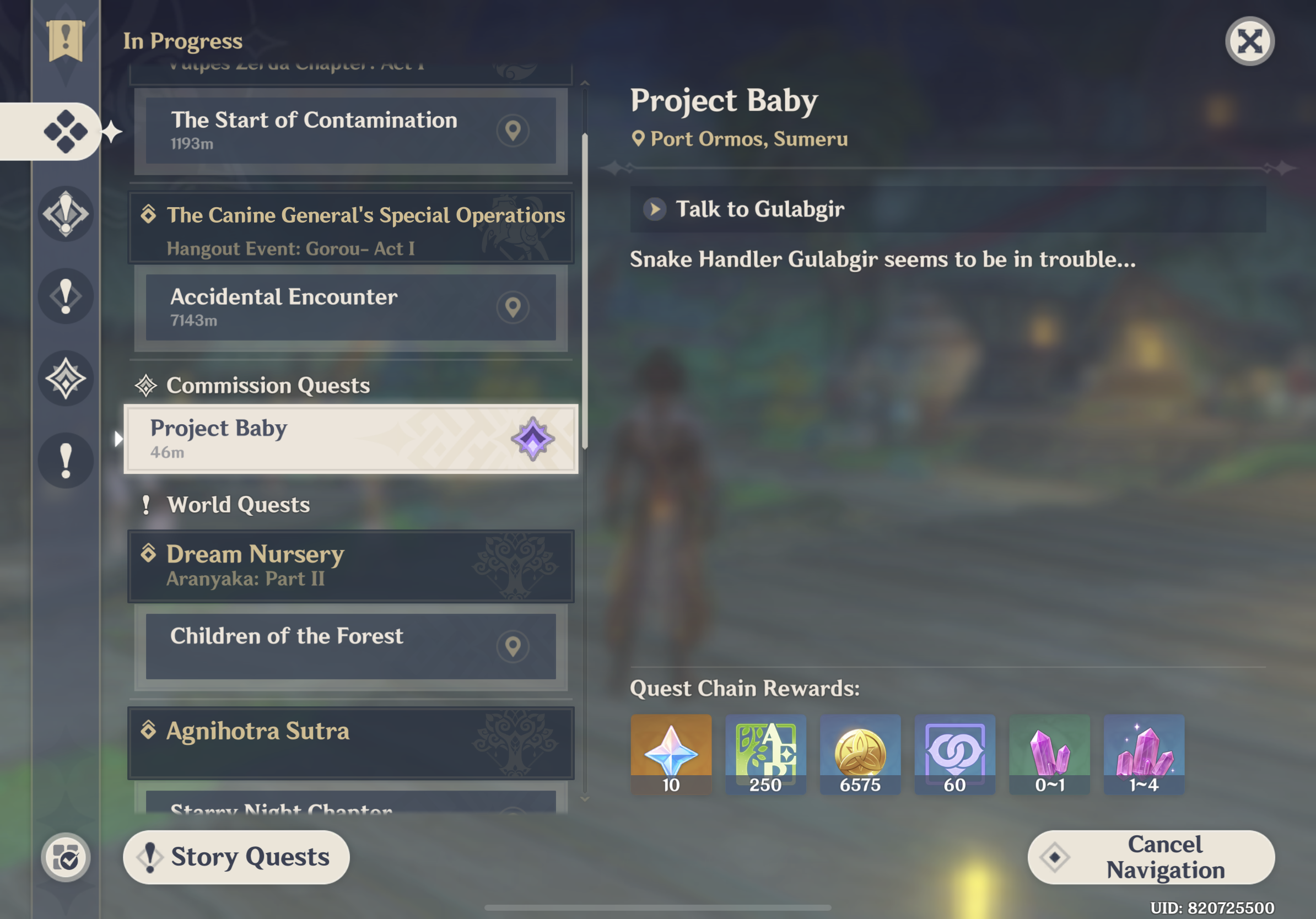The height and width of the screenshot is (919, 1316).
Task: Click the completed quests icon at bottom left
Action: (65, 856)
